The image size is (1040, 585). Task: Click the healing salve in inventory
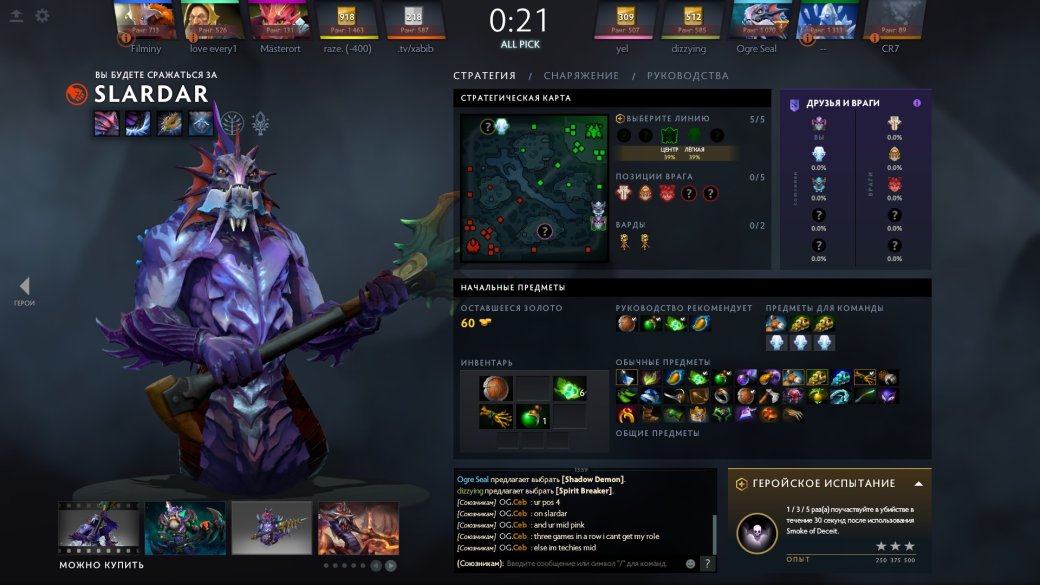coord(532,415)
